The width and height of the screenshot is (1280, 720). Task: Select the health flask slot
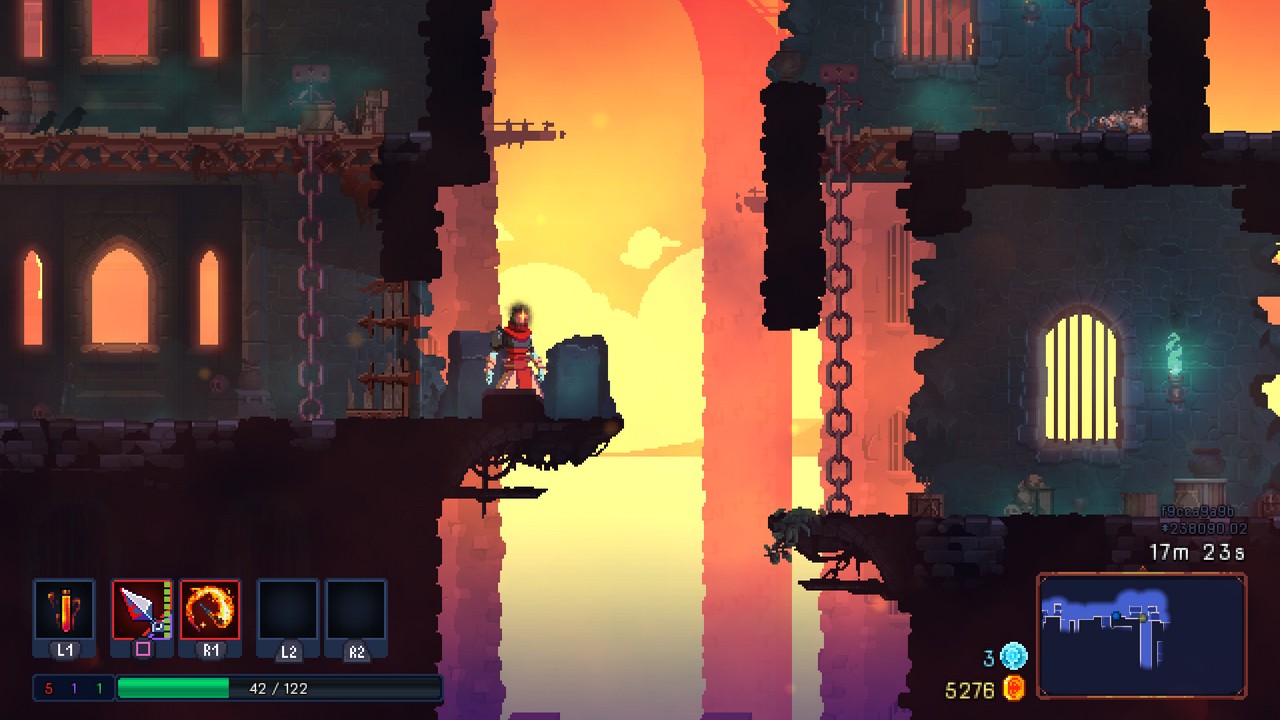(64, 610)
